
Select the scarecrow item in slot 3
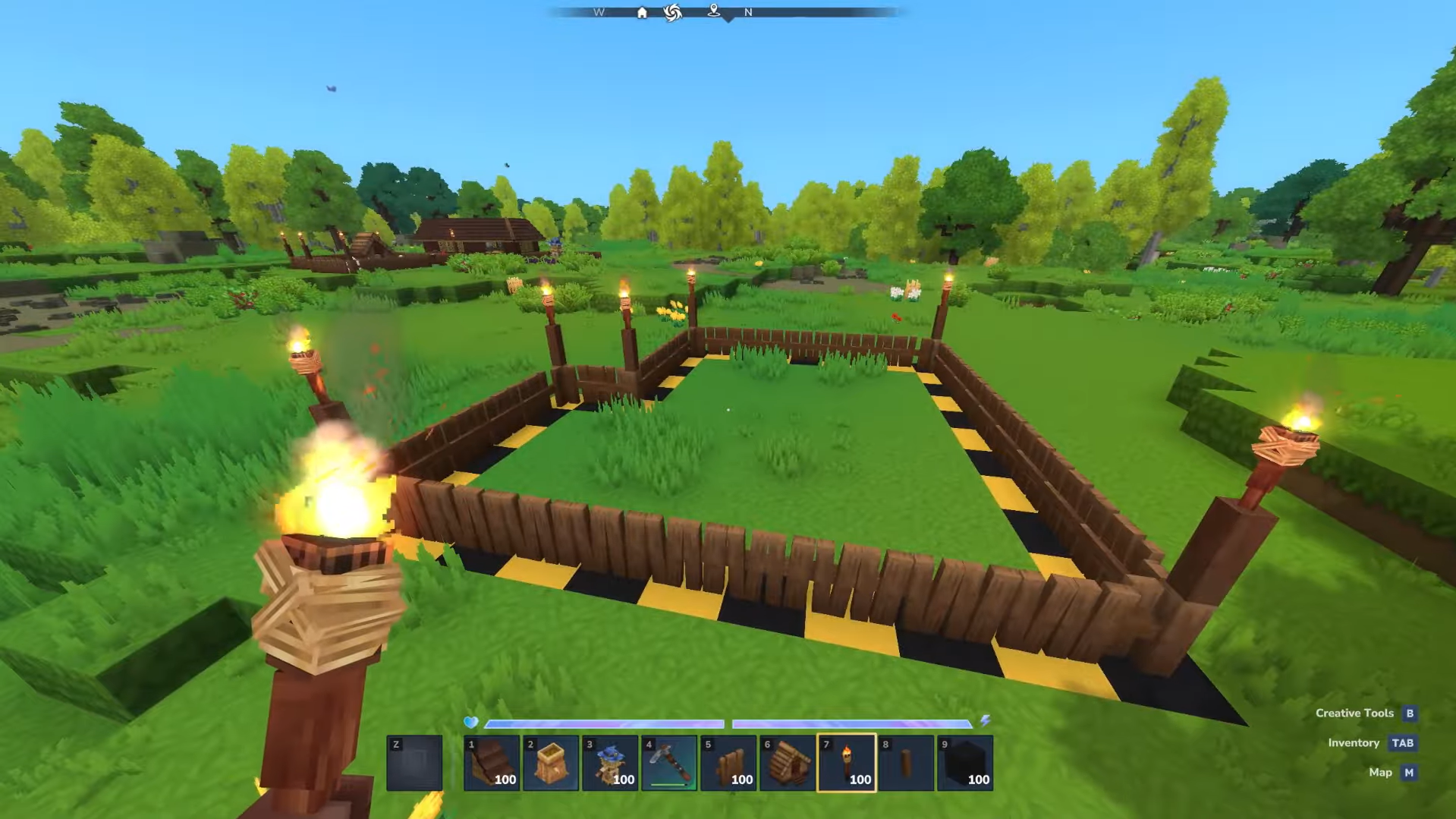point(611,761)
